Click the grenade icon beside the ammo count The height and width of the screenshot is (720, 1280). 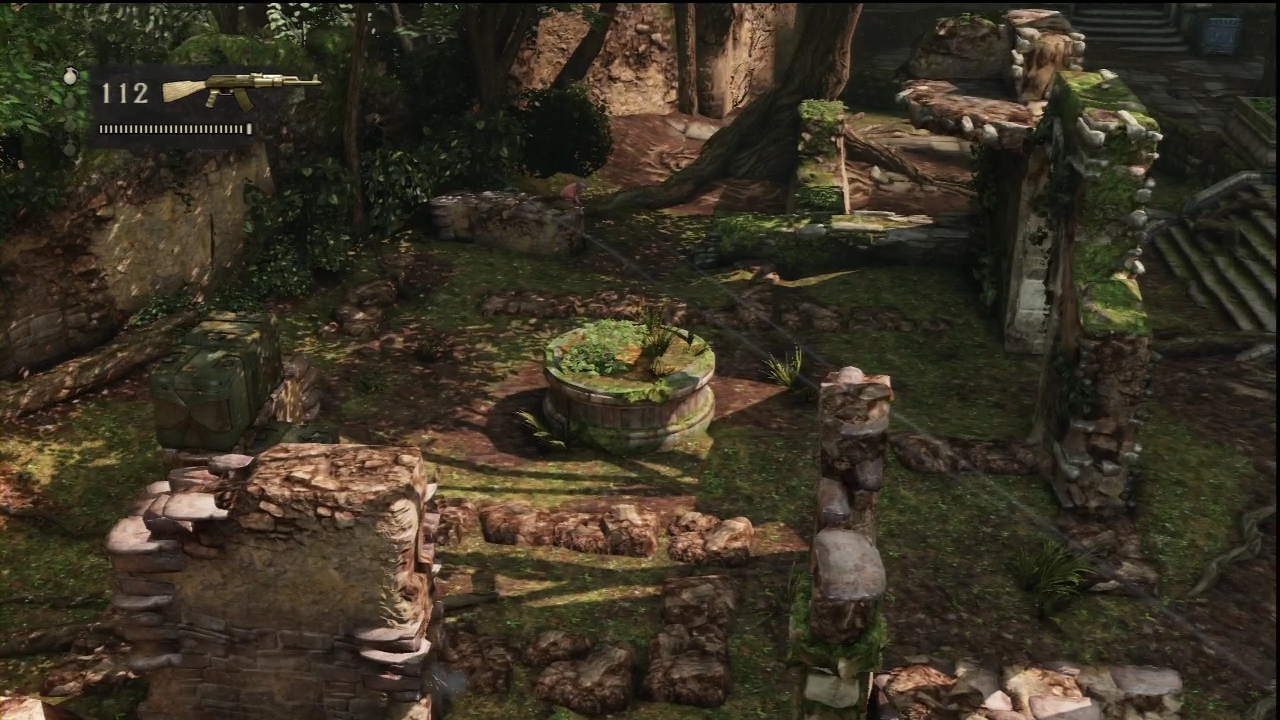[x=70, y=76]
